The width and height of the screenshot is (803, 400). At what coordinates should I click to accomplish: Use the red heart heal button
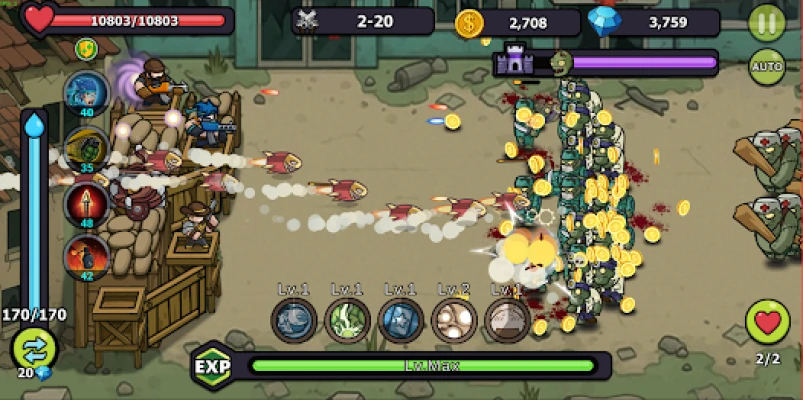[767, 322]
